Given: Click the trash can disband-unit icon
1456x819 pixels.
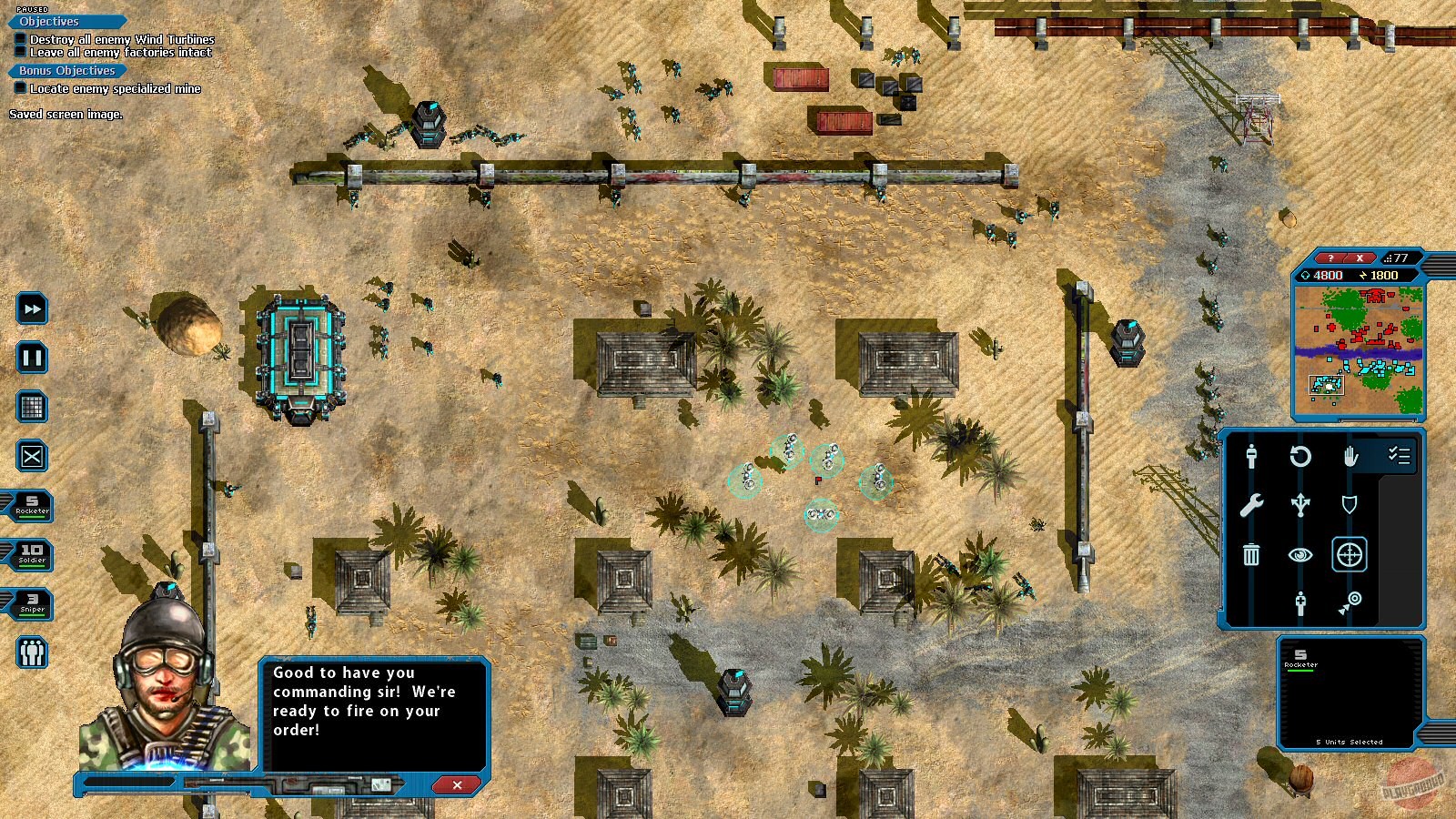Looking at the screenshot, I should (x=1252, y=555).
